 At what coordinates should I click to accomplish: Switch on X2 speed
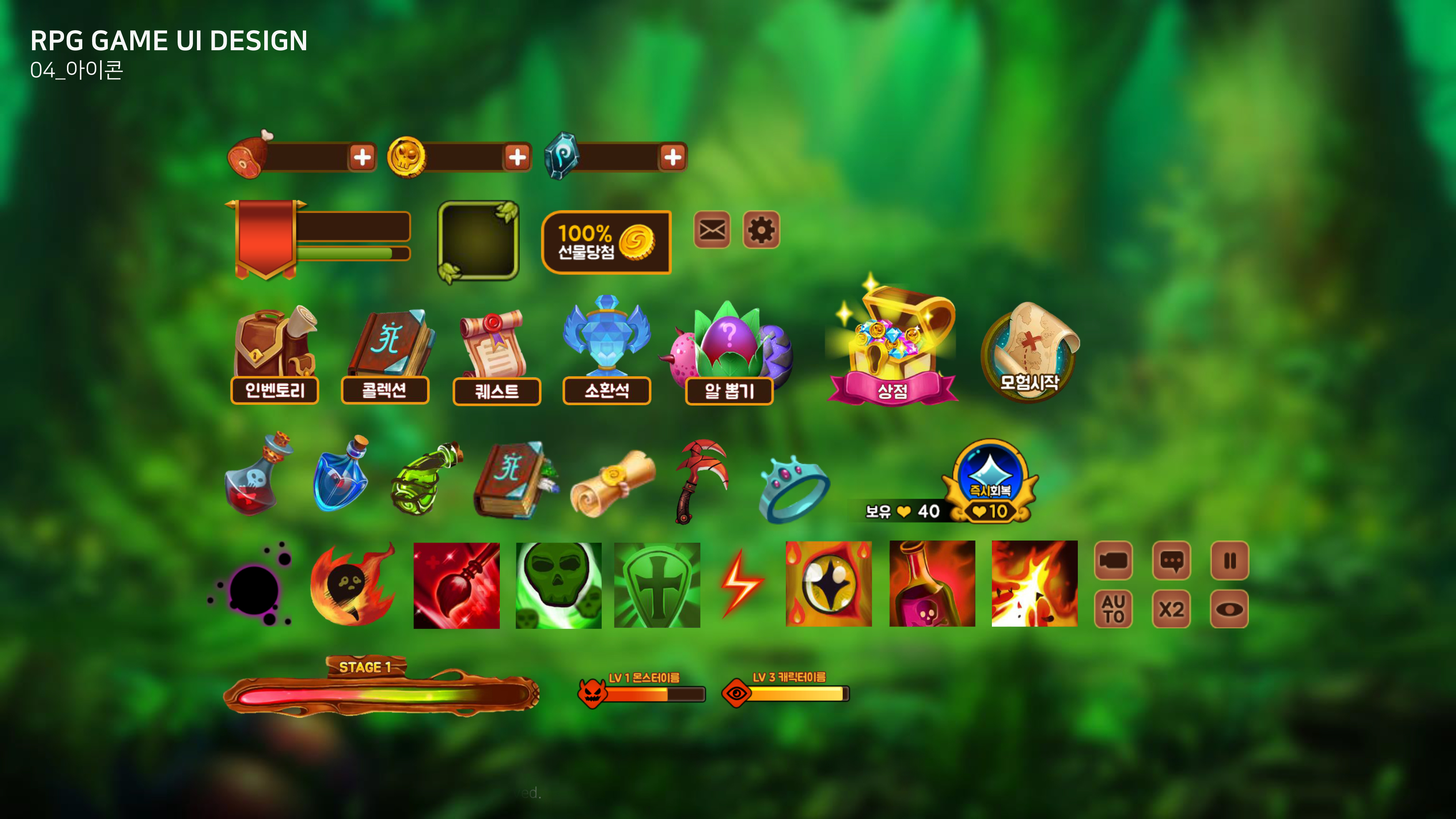[x=1171, y=609]
